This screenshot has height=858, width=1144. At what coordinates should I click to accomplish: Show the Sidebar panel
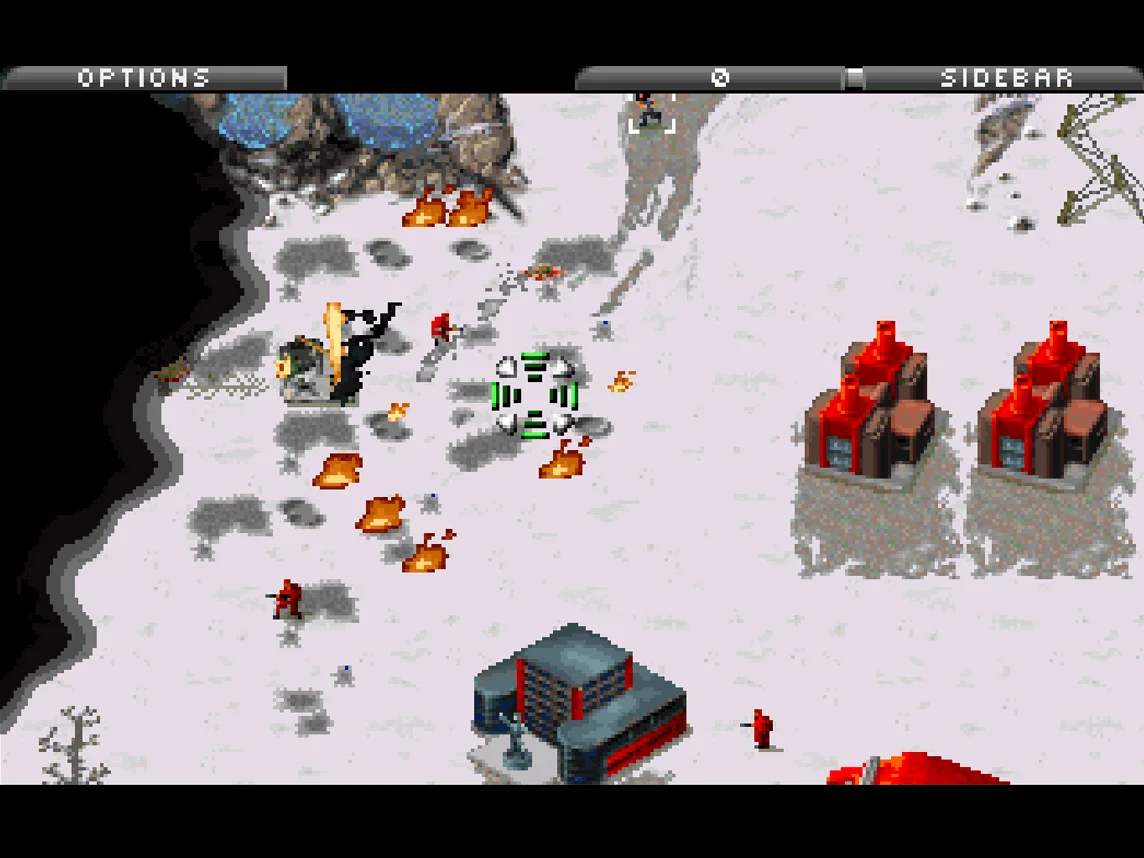point(1004,78)
